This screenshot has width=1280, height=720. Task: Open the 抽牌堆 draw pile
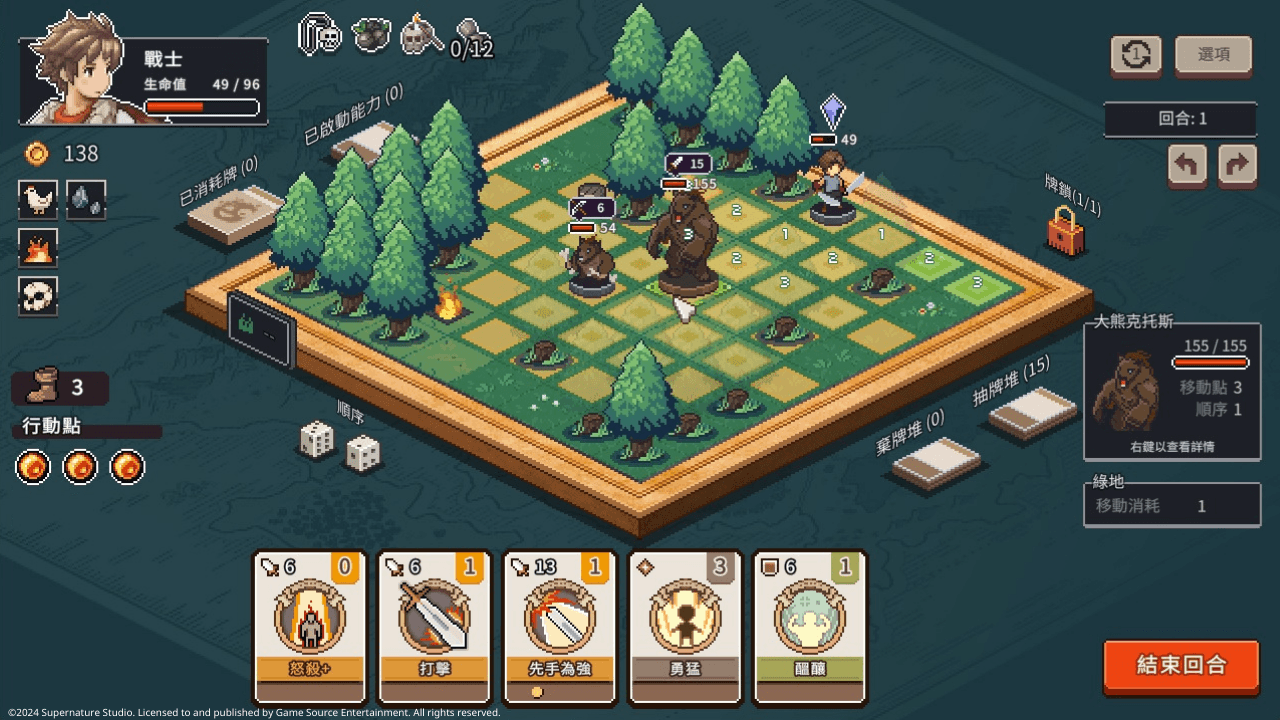[1031, 411]
